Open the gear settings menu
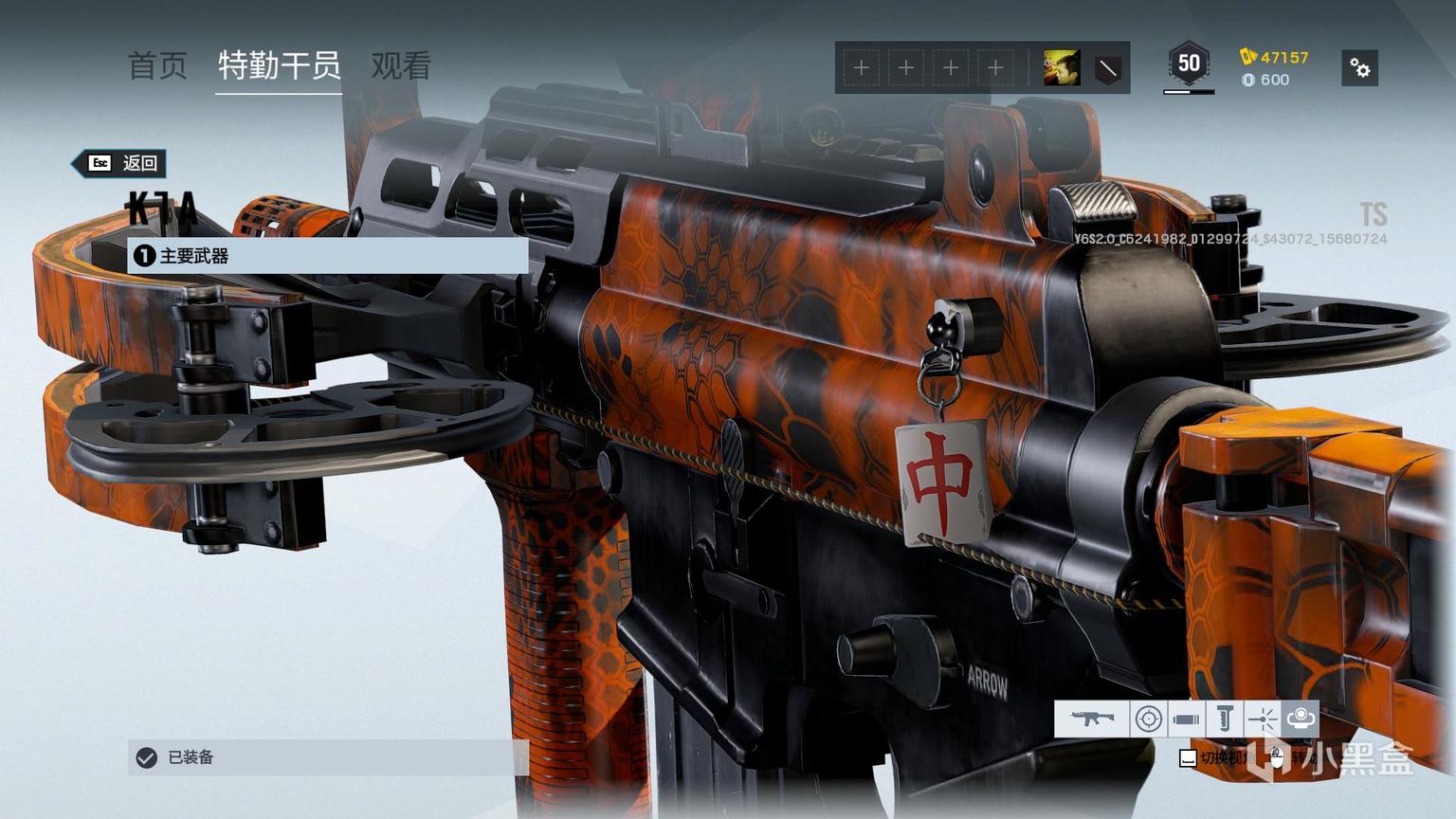1456x819 pixels. (1360, 68)
